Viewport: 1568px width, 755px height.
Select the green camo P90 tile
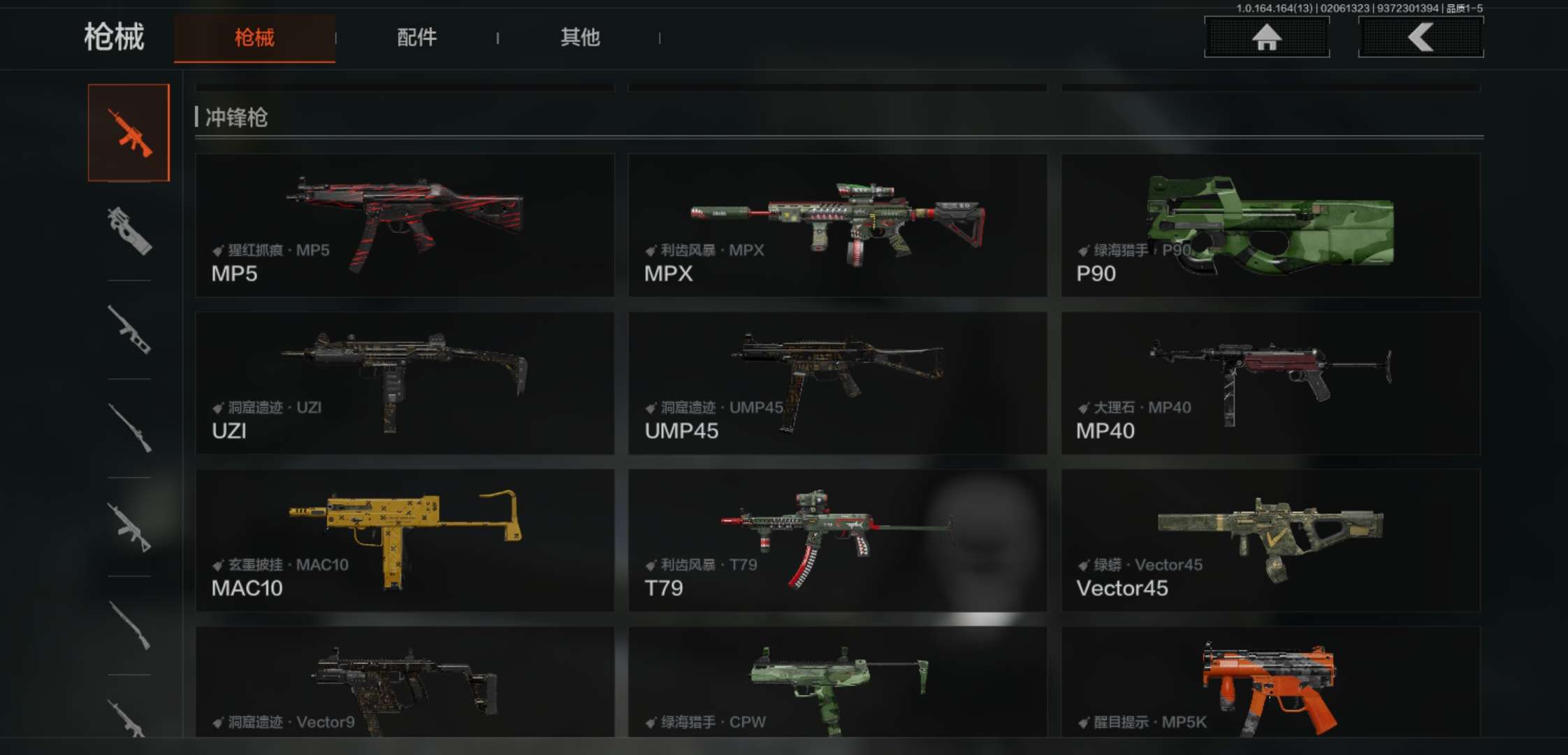[x=1270, y=225]
